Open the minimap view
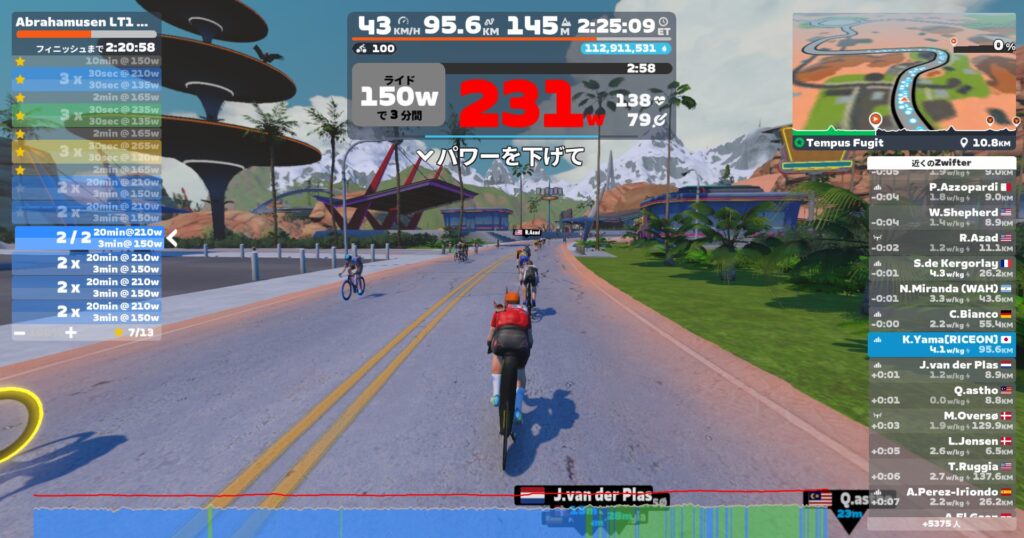 point(903,72)
